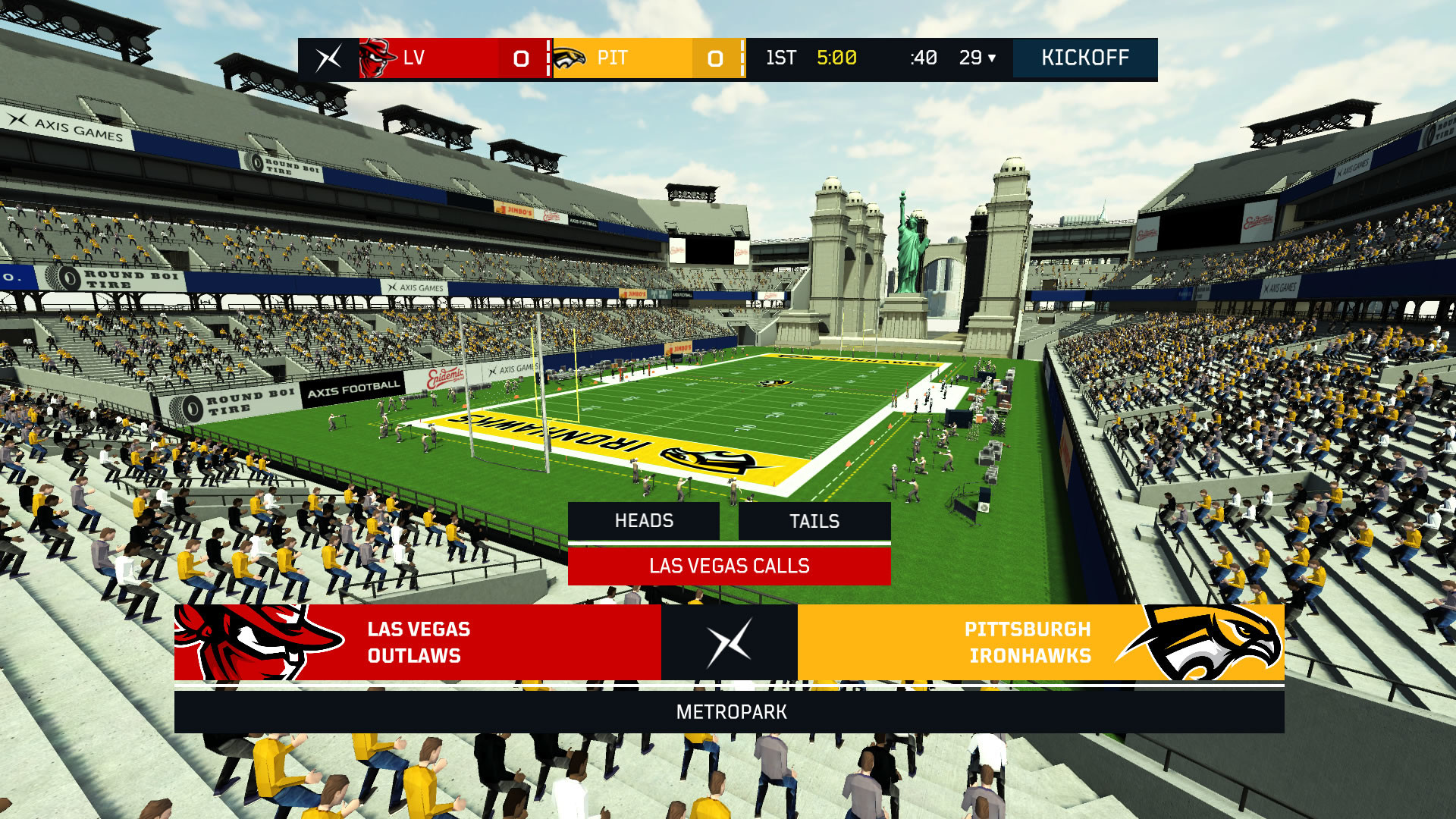The height and width of the screenshot is (819, 1456).
Task: Choose Tails for the coin toss
Action: [x=814, y=521]
